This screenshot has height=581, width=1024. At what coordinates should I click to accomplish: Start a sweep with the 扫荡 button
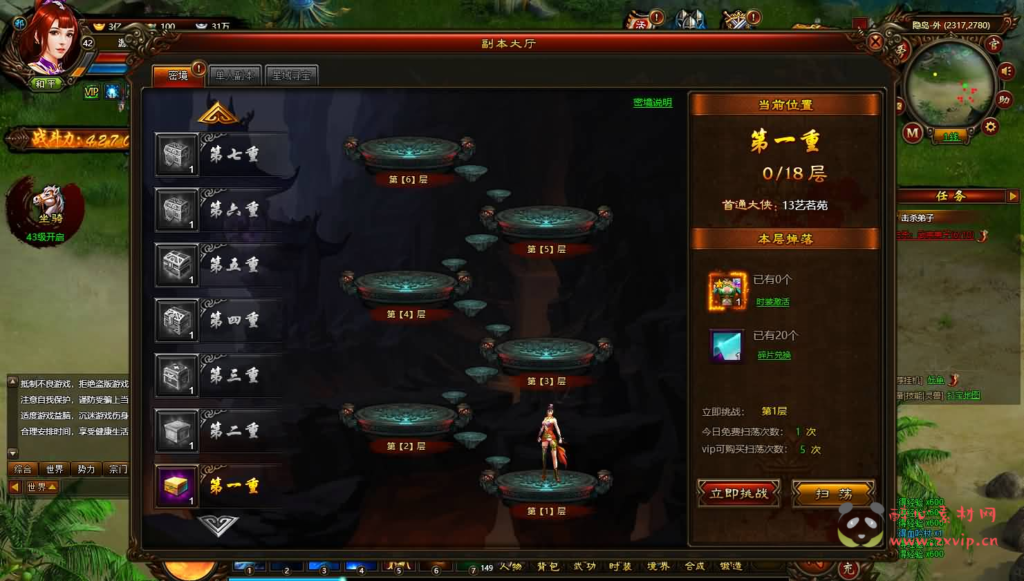[833, 493]
